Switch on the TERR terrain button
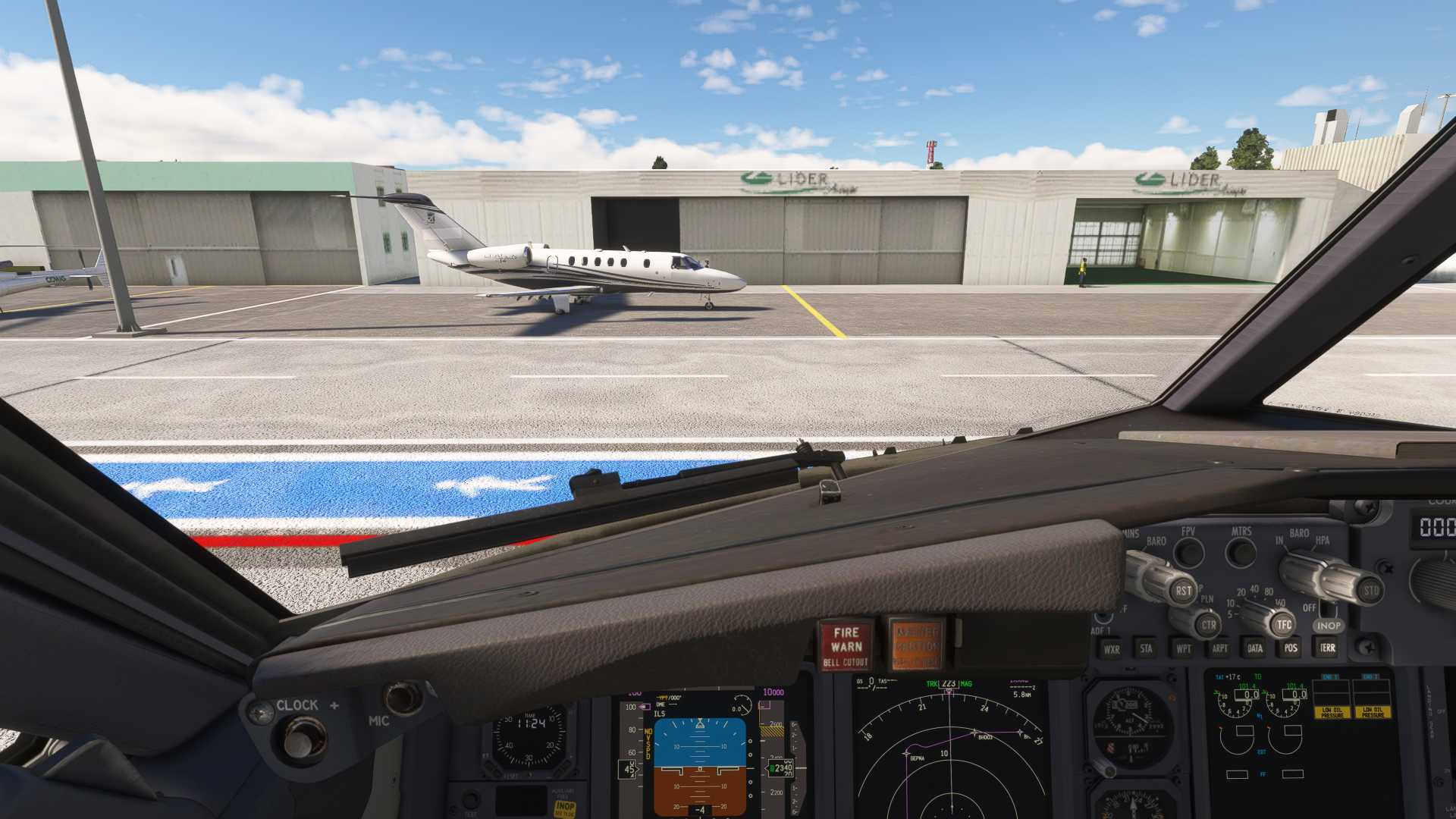Screen dimensions: 1456x819 pos(1327,648)
